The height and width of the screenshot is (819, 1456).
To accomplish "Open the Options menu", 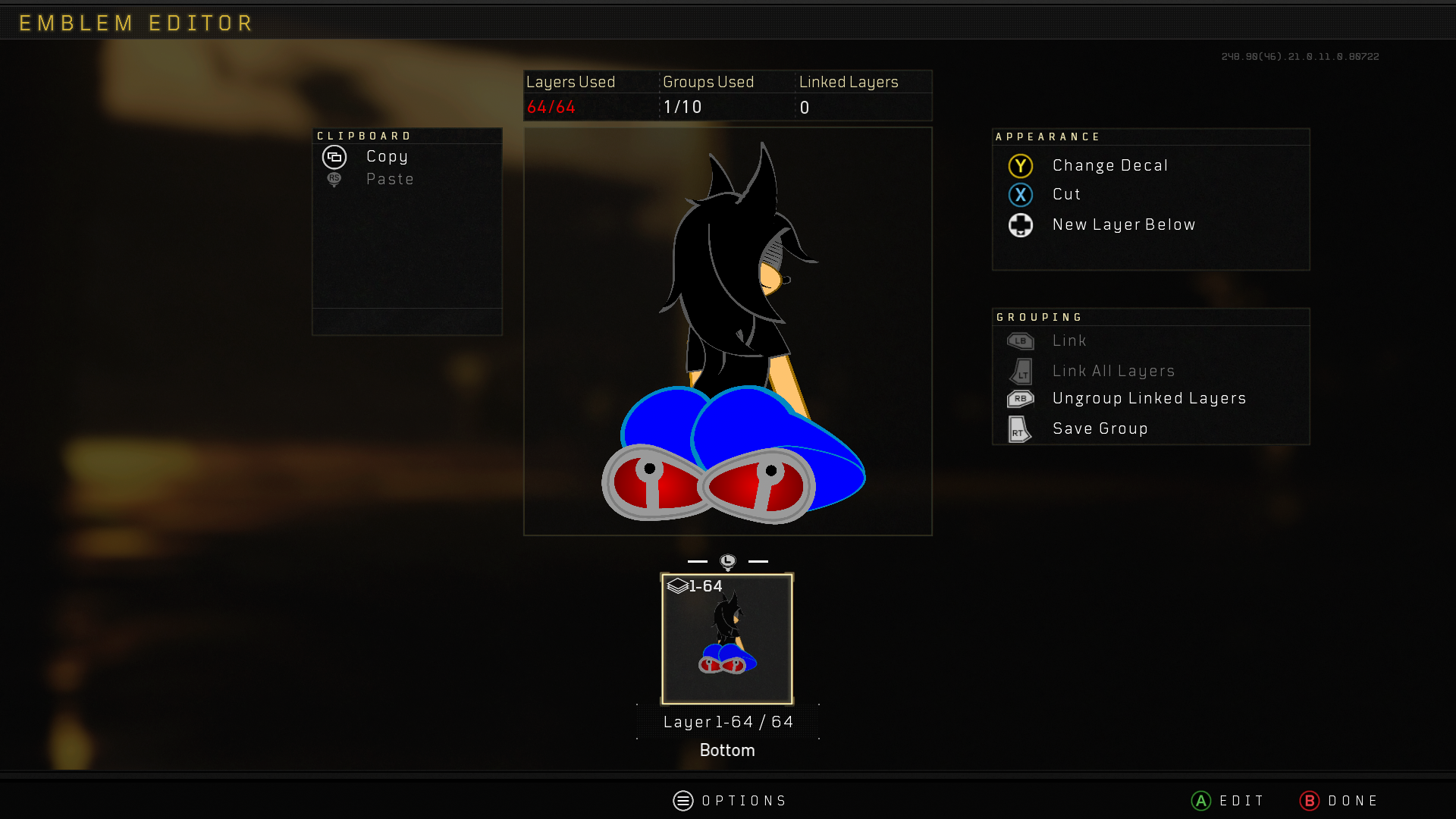I will [730, 801].
